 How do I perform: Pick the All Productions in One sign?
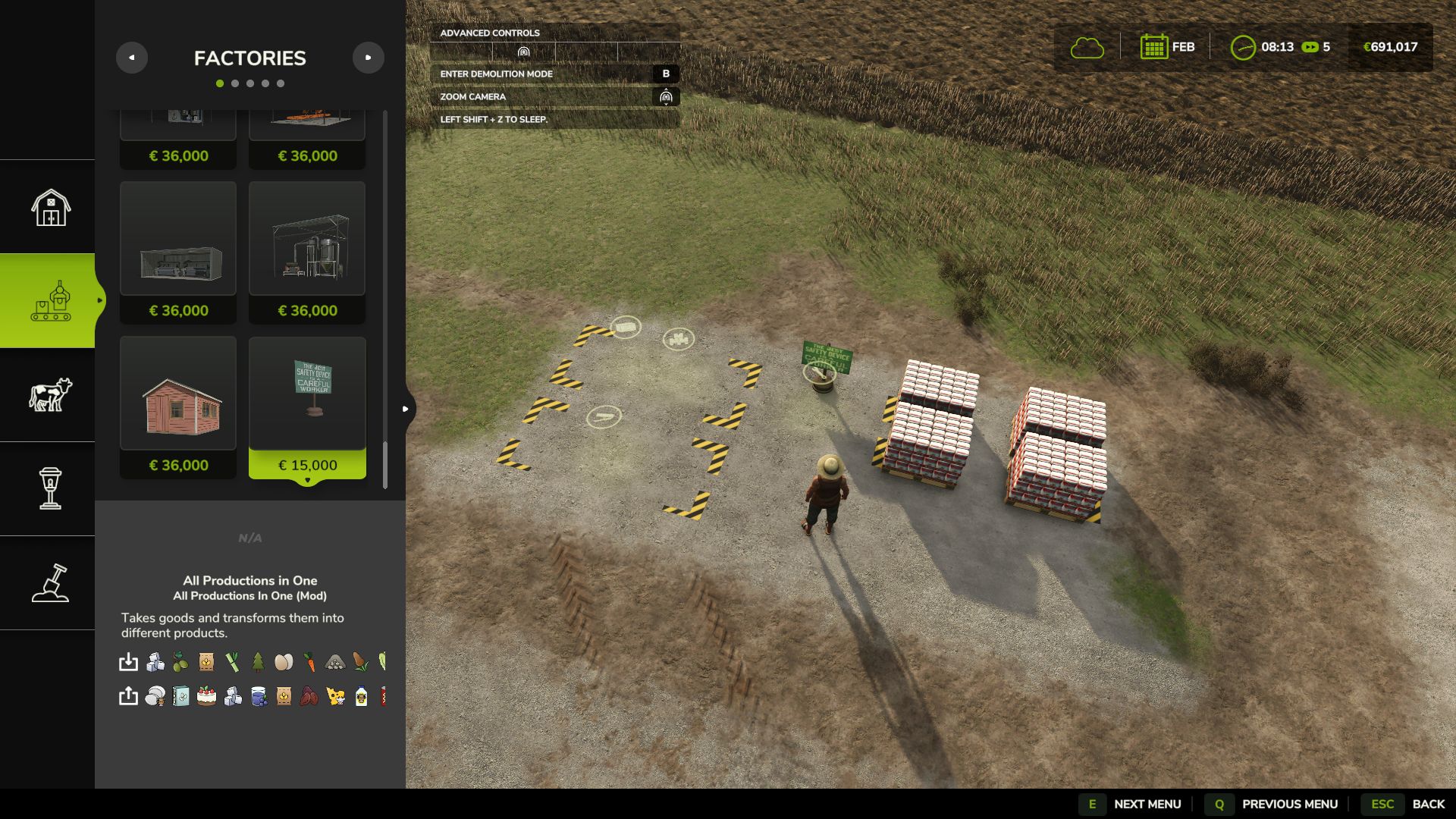click(x=307, y=406)
